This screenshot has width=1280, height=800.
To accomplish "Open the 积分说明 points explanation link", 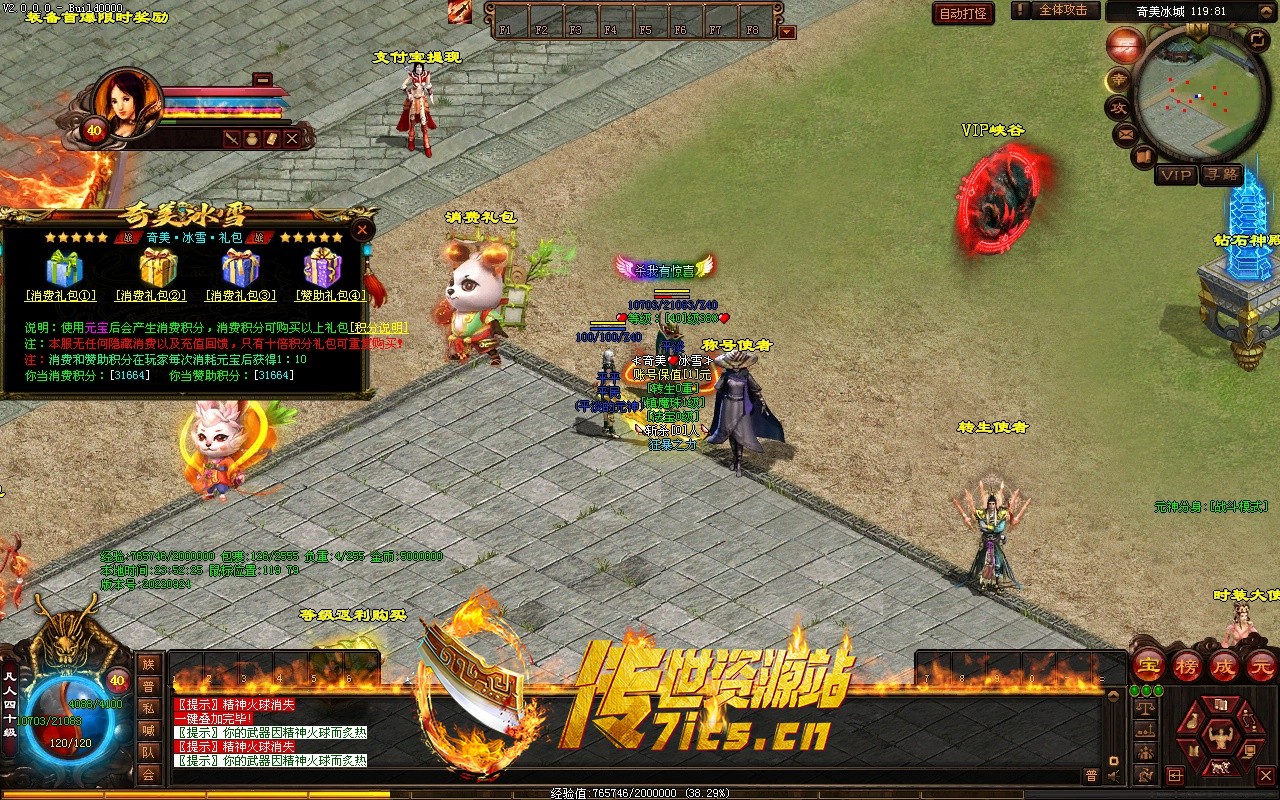I will click(378, 327).
